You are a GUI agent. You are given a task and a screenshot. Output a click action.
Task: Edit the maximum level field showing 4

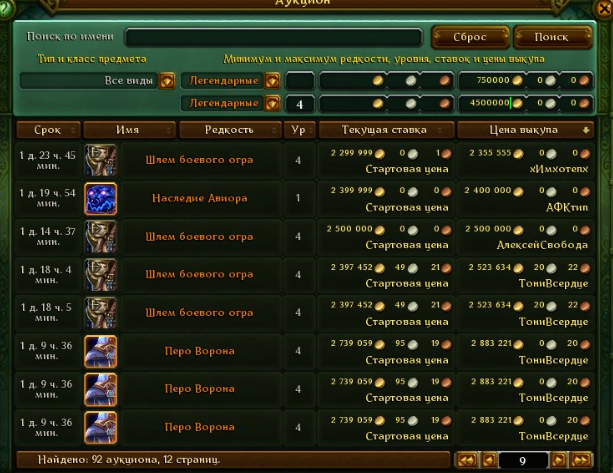point(299,103)
